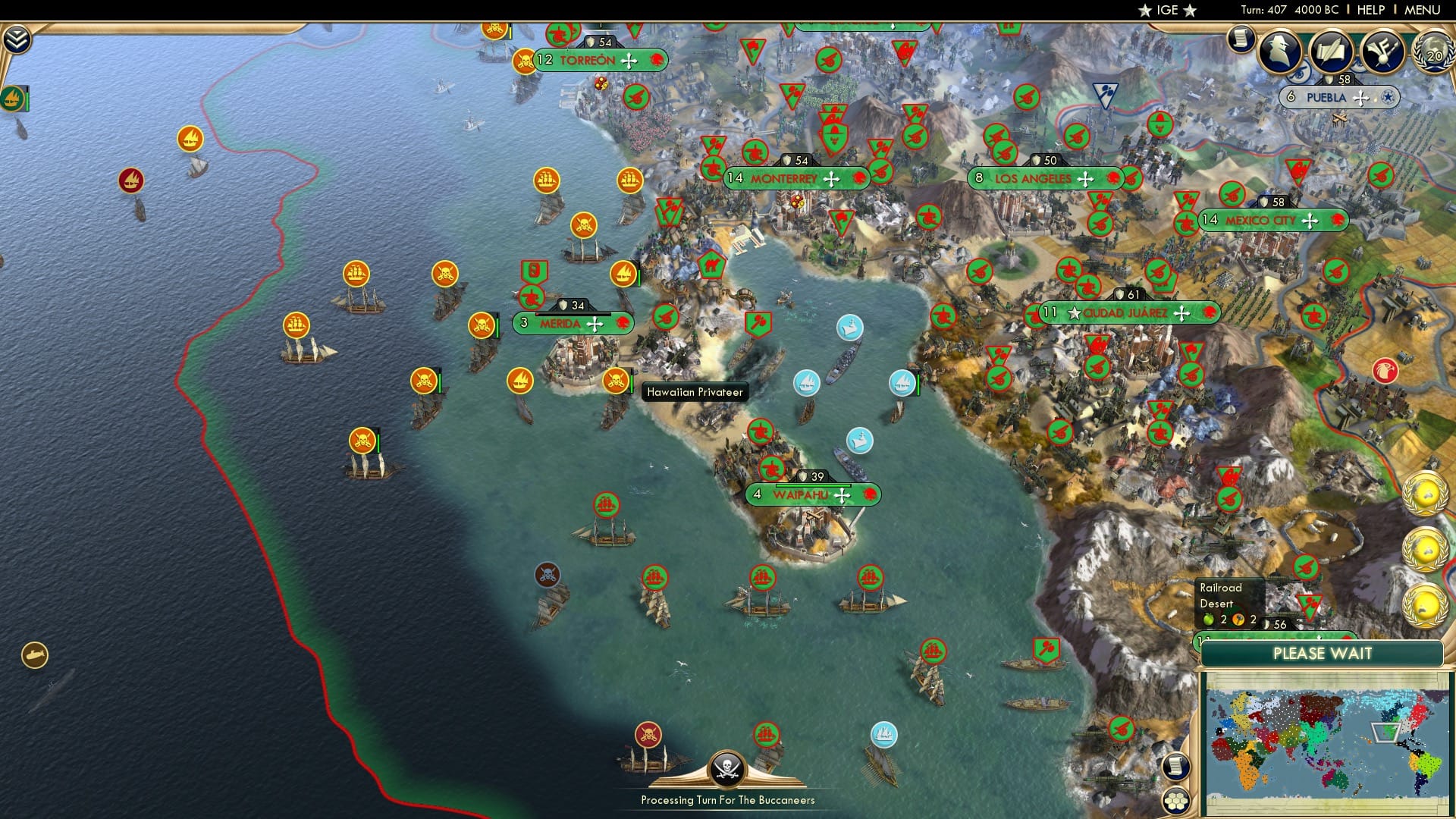
Task: Open the Culture overview icon
Action: pos(1384,51)
